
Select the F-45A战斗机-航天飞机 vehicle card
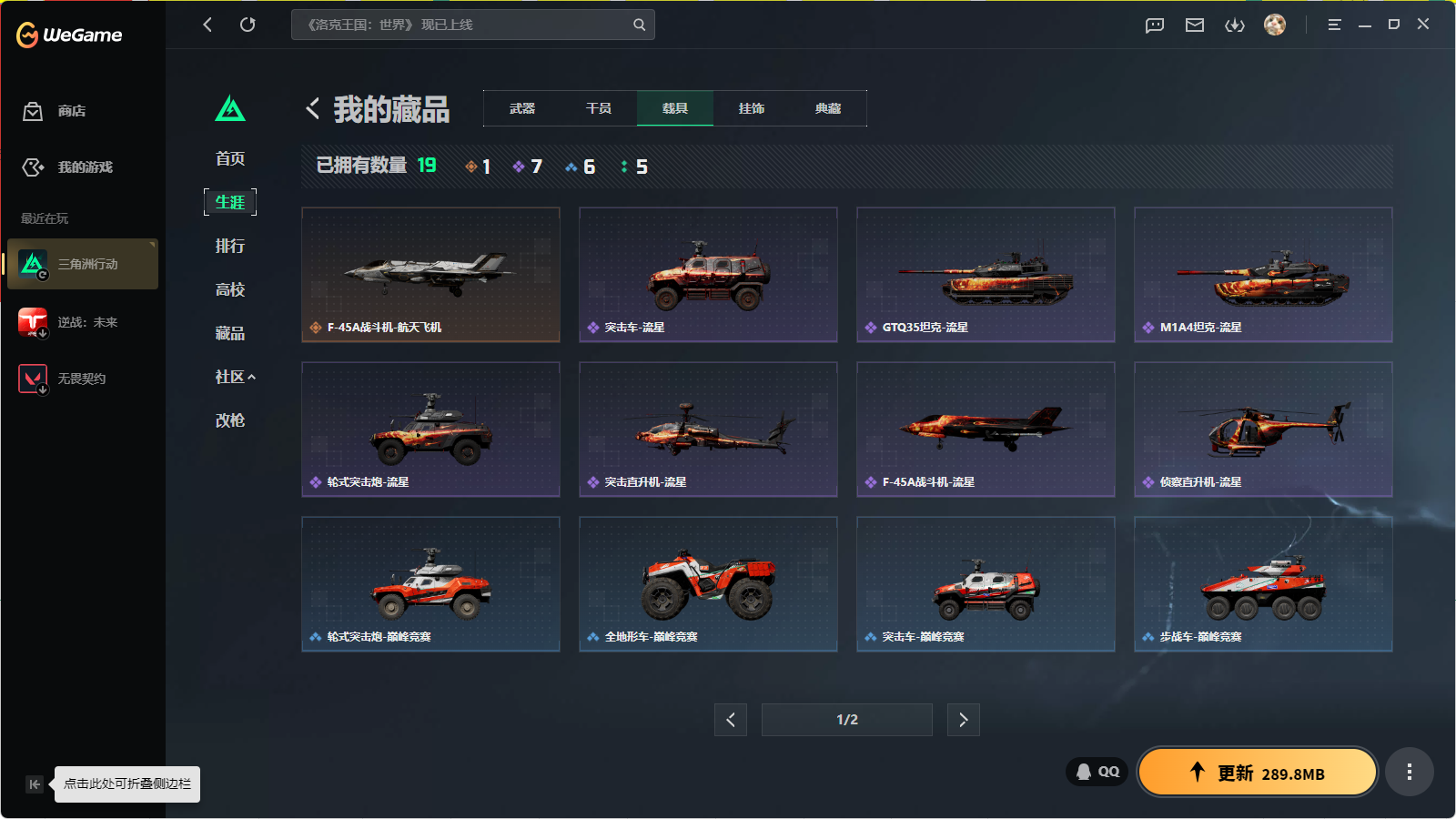pyautogui.click(x=430, y=275)
